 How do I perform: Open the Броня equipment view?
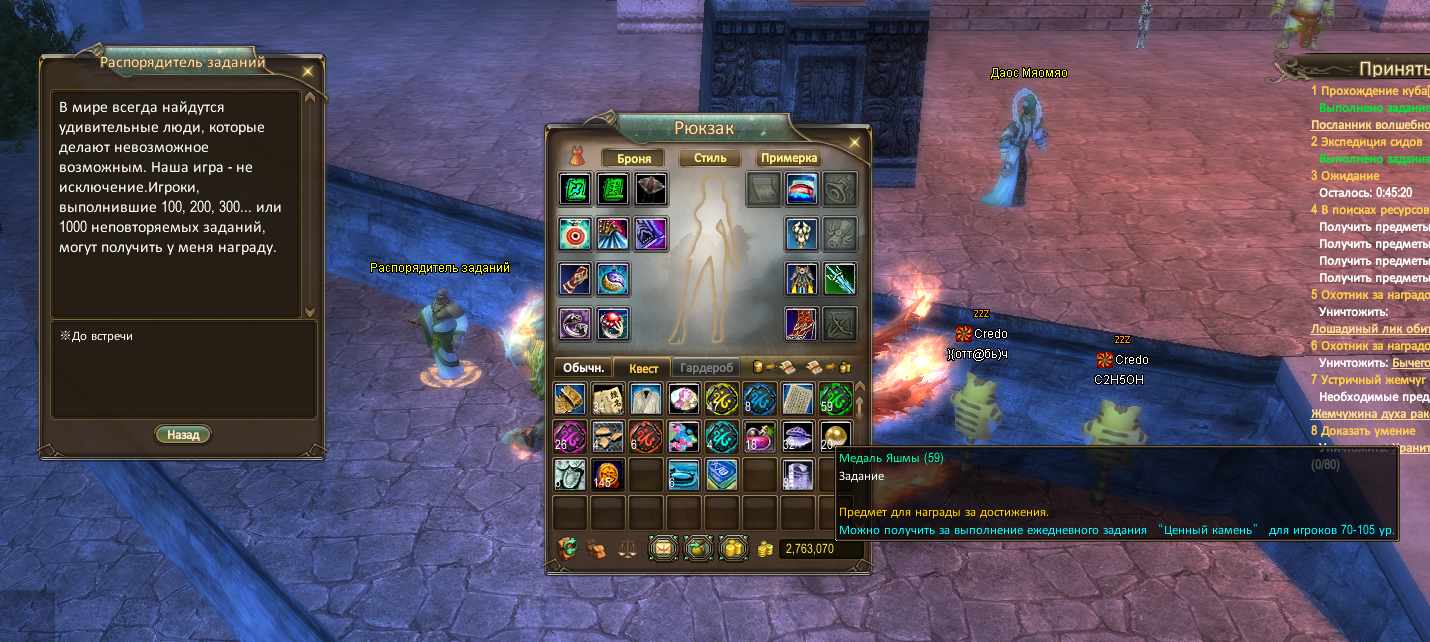(x=633, y=158)
